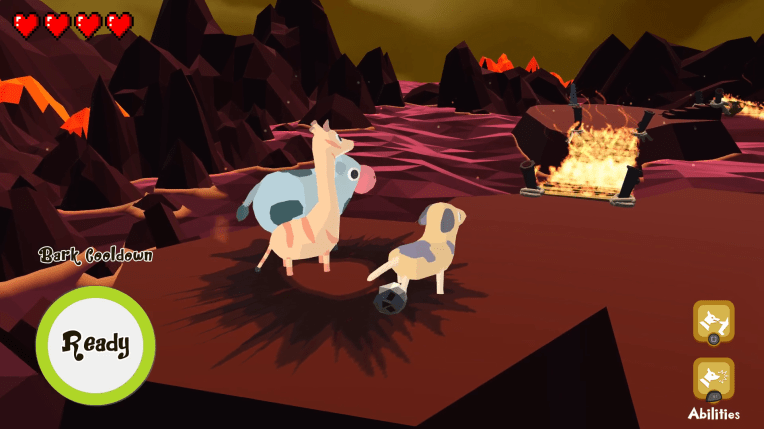Image resolution: width=764 pixels, height=429 pixels.
Task: Click the green Ready bark cooldown circle
Action: coord(95,345)
